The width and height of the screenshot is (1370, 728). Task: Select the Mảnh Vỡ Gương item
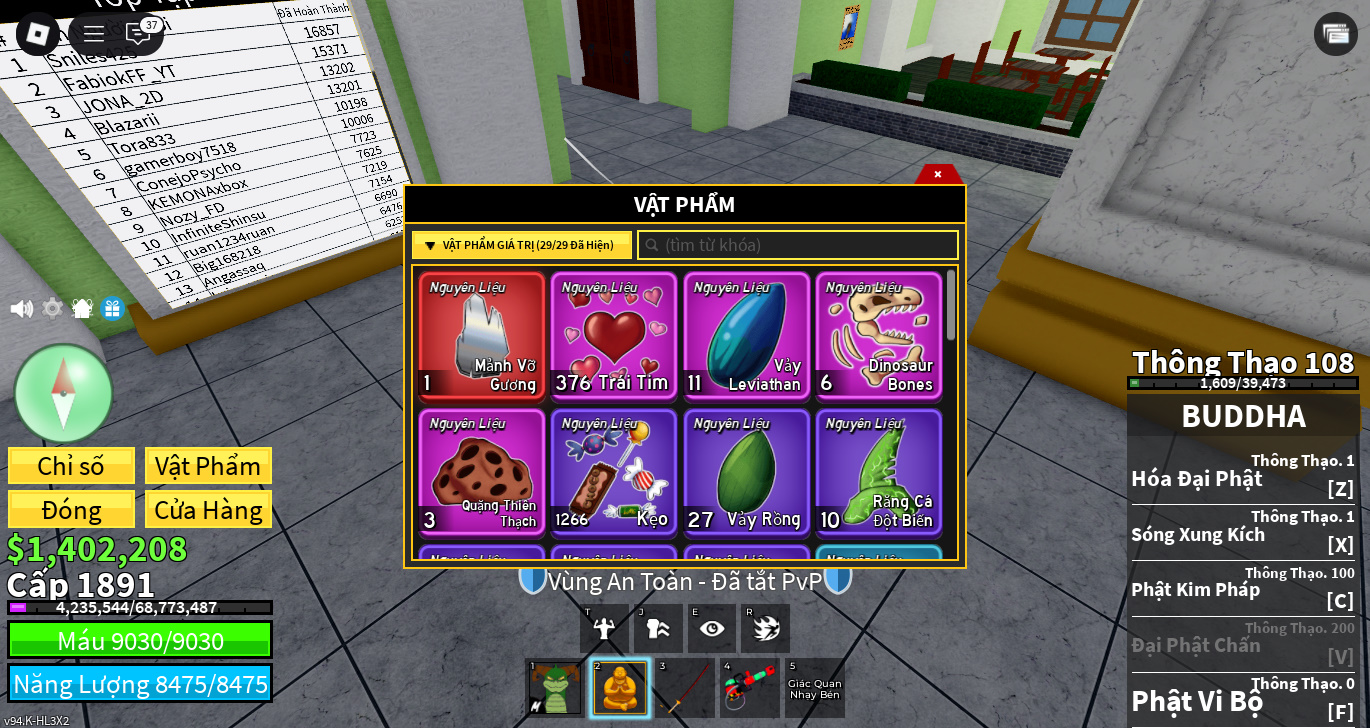pyautogui.click(x=482, y=336)
